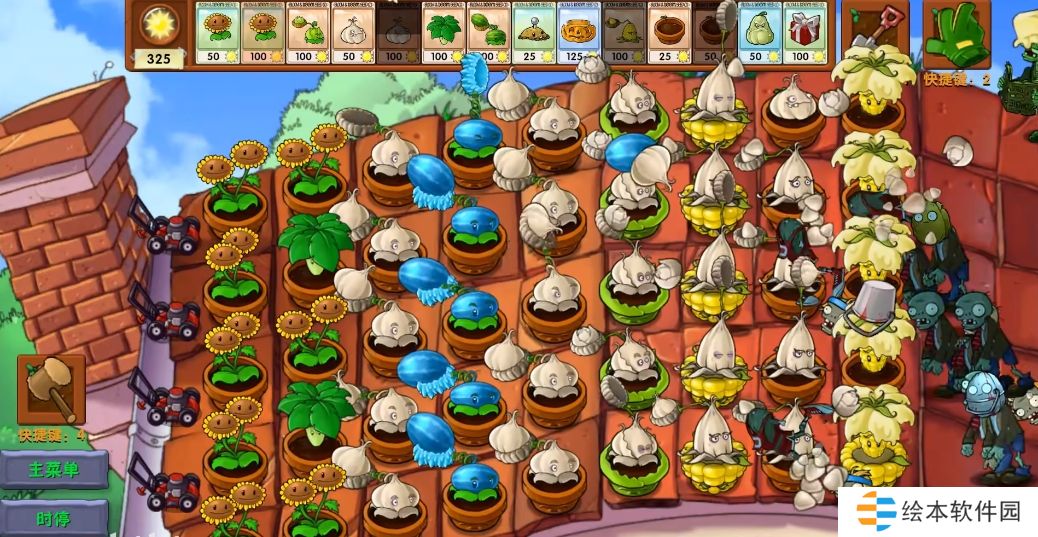Open the 主菜单 main menu

[x=54, y=469]
